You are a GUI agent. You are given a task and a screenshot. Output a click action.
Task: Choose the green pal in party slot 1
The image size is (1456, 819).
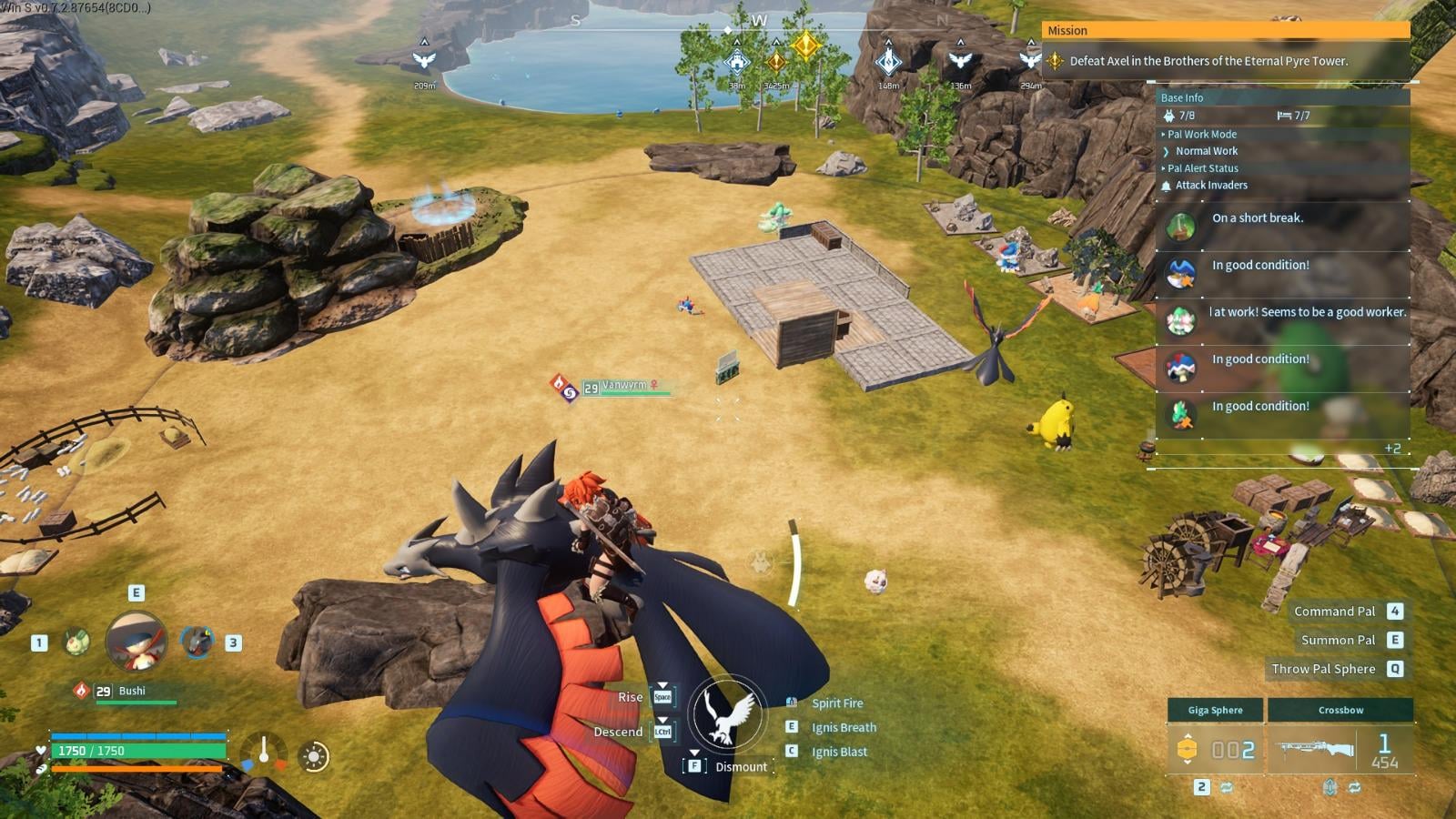(76, 642)
